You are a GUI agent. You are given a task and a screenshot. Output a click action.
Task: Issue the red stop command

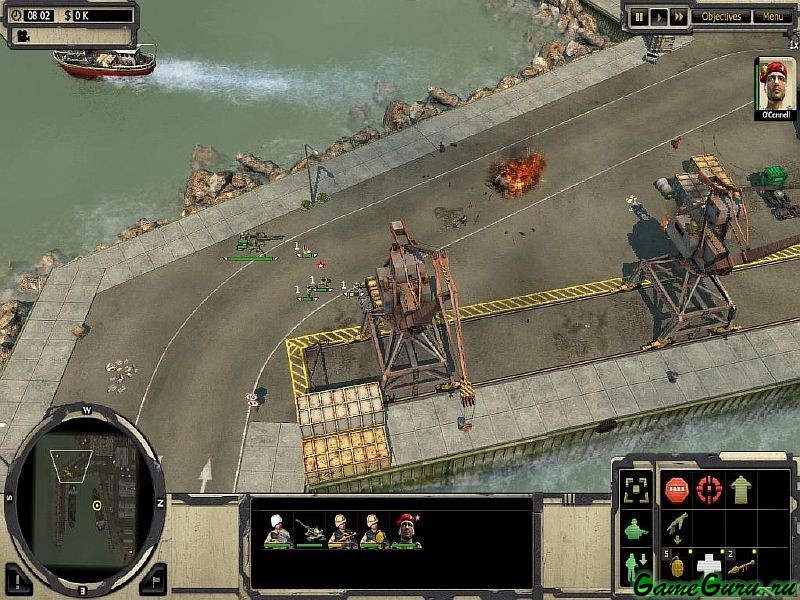(676, 489)
